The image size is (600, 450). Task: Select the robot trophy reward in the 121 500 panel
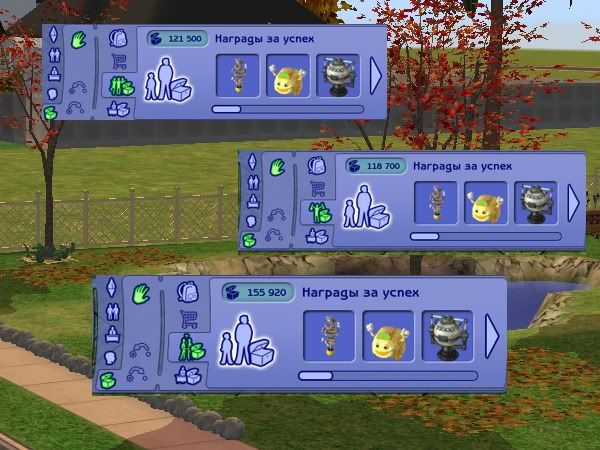click(237, 75)
